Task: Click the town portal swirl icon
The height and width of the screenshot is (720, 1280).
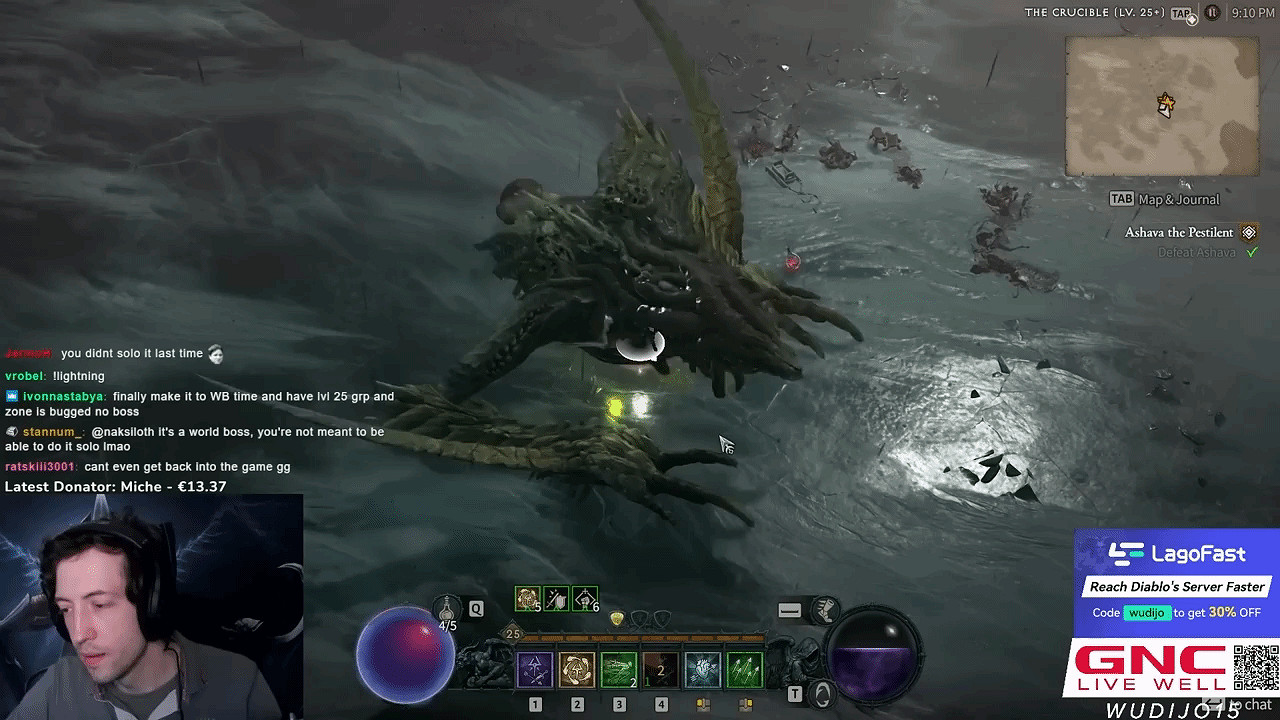Action: click(822, 693)
